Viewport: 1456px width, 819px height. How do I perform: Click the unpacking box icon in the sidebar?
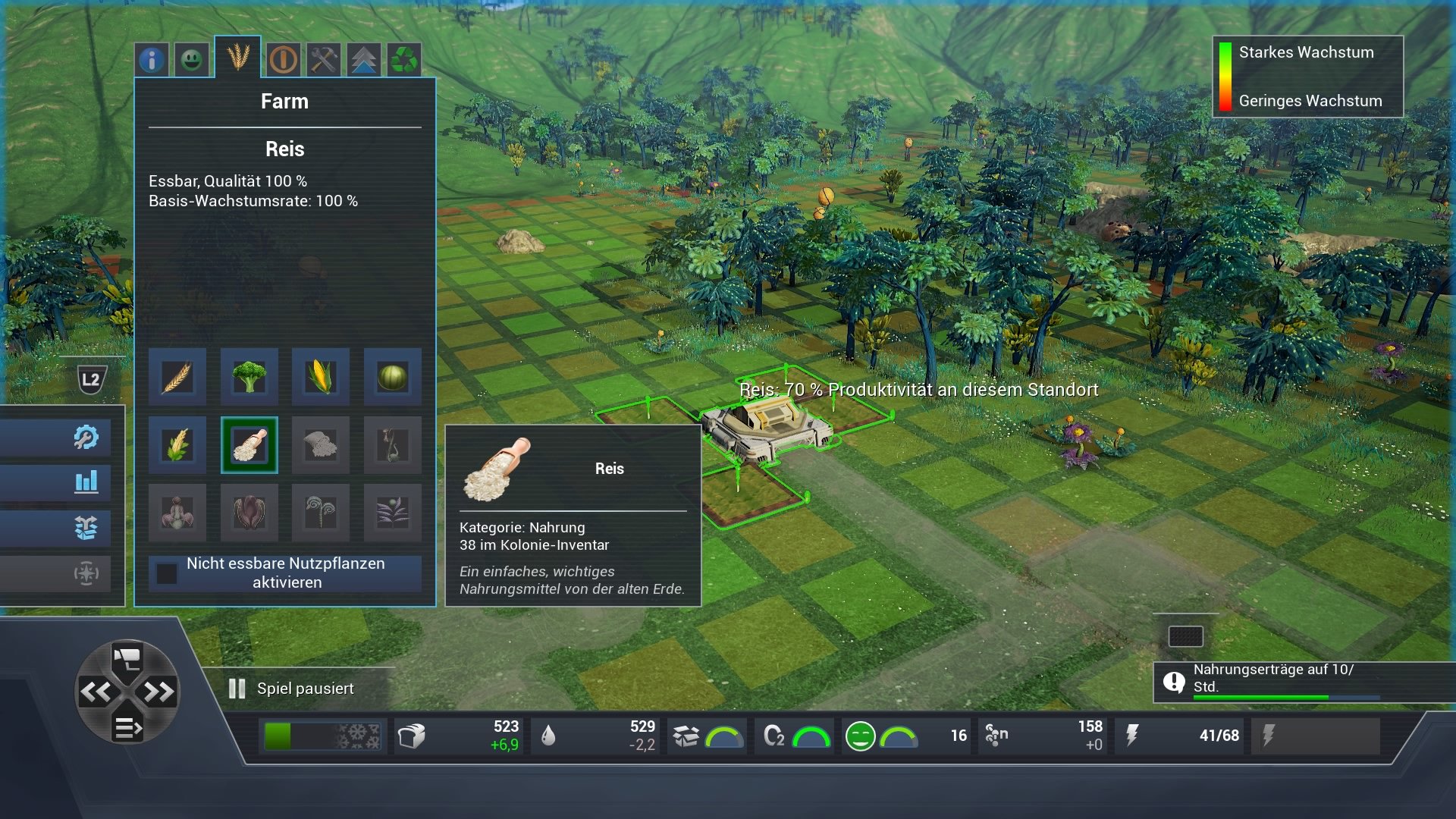(86, 529)
